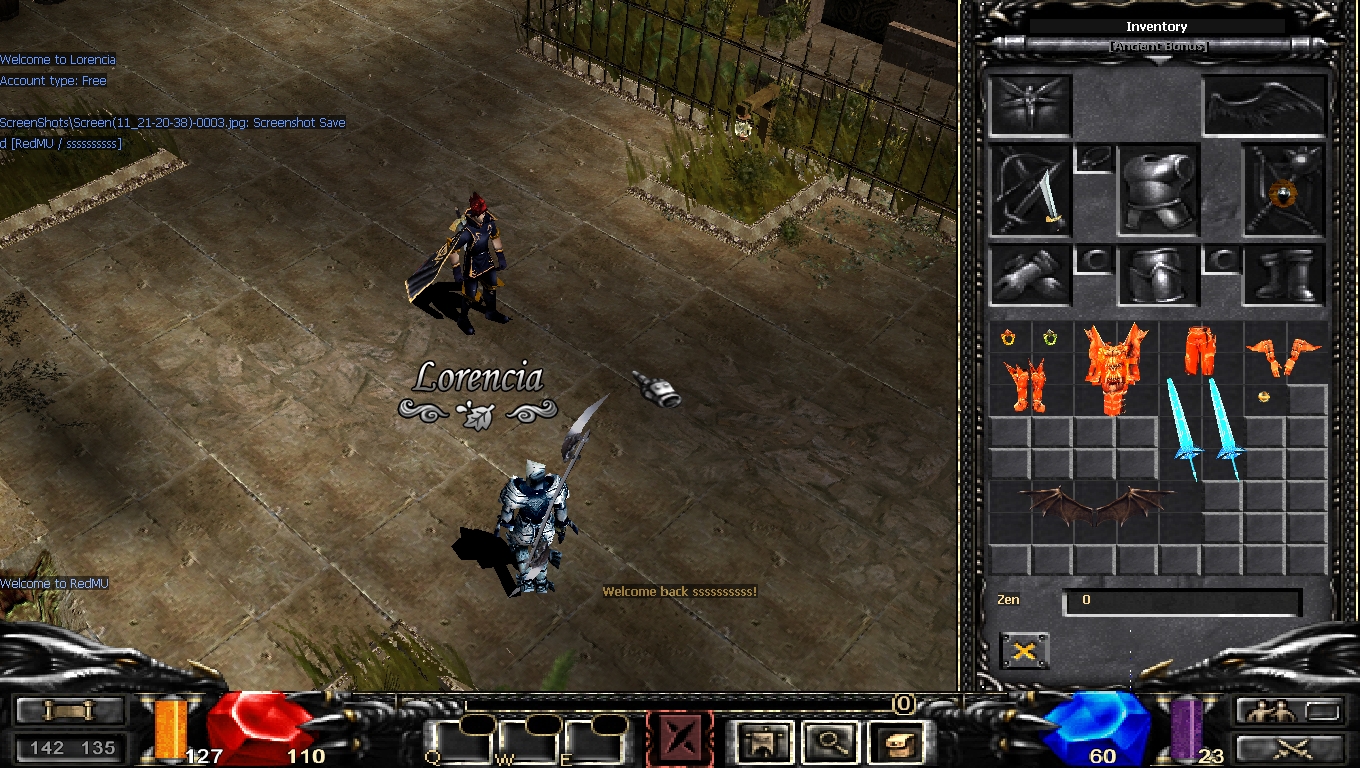Pick up the small gold jewel
This screenshot has height=768, width=1360.
pyautogui.click(x=1263, y=397)
